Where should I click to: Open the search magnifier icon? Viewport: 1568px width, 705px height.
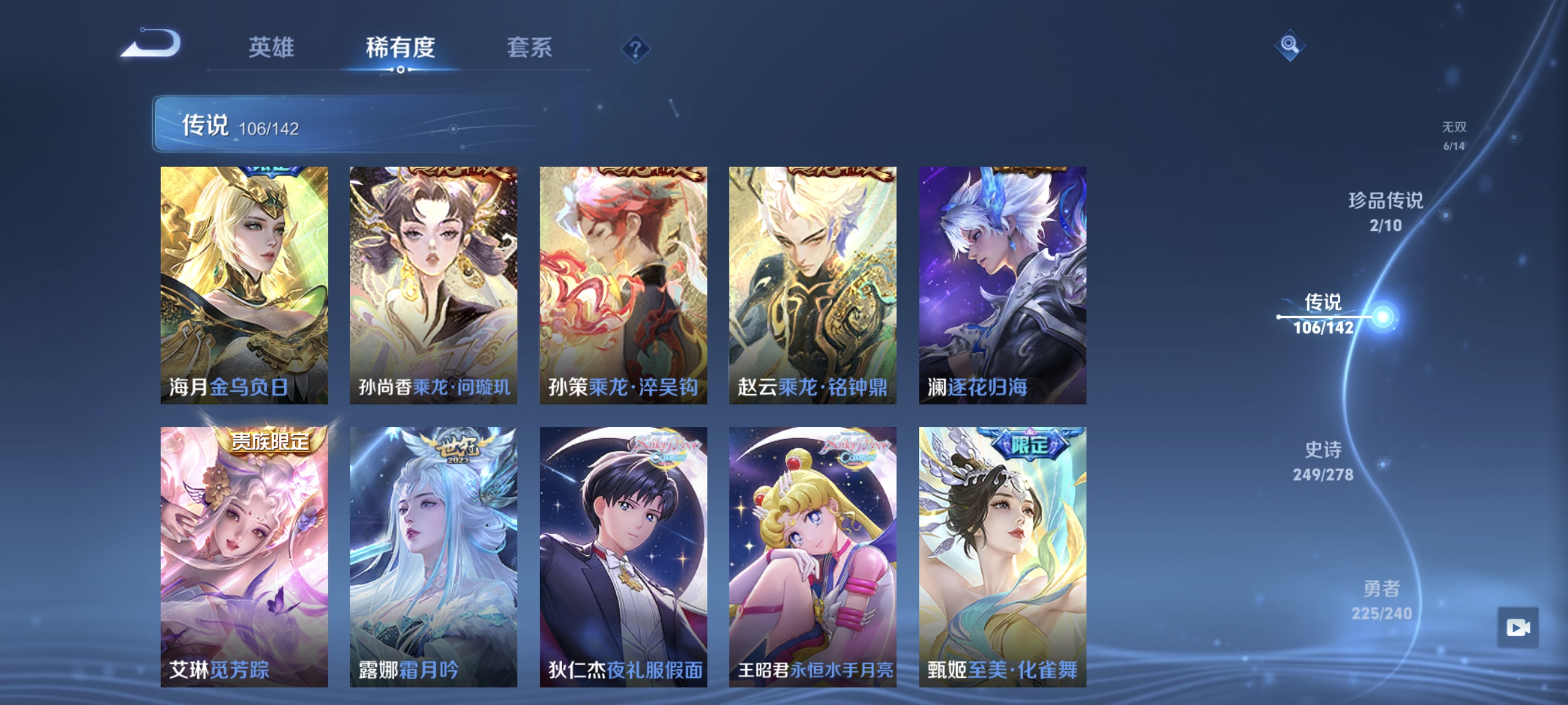coord(1290,45)
